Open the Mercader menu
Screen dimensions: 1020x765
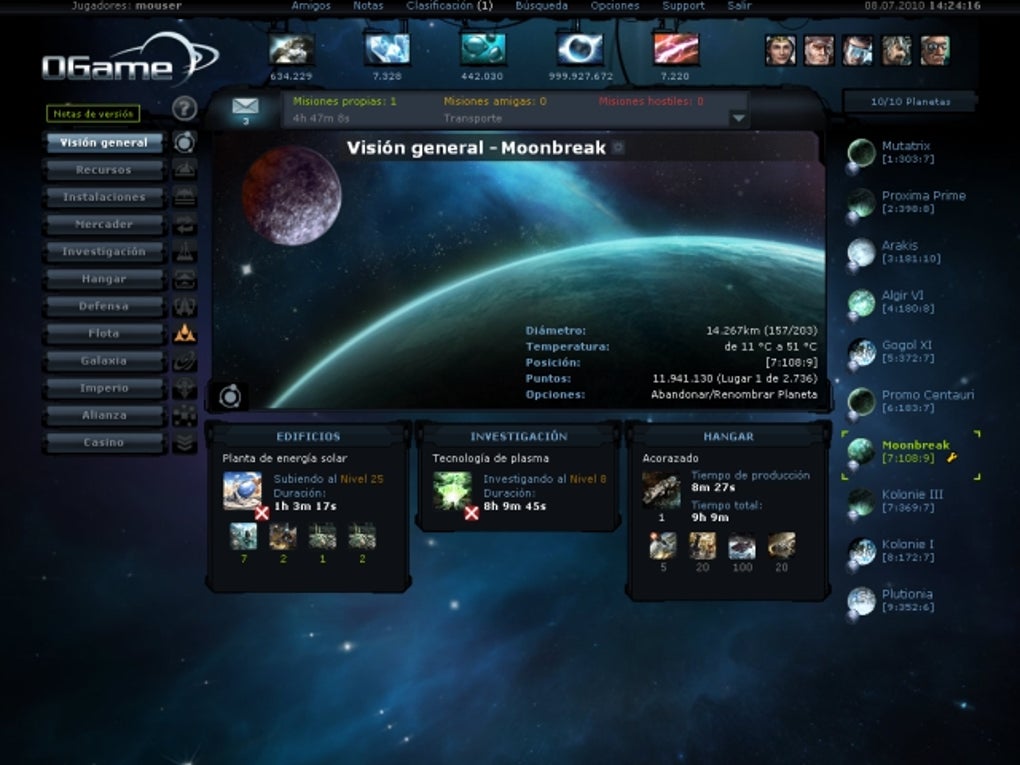coord(104,224)
